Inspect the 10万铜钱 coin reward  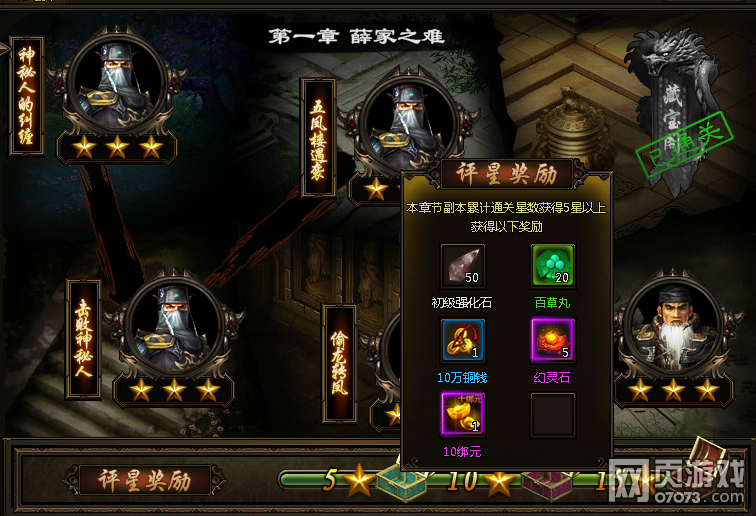pyautogui.click(x=462, y=341)
